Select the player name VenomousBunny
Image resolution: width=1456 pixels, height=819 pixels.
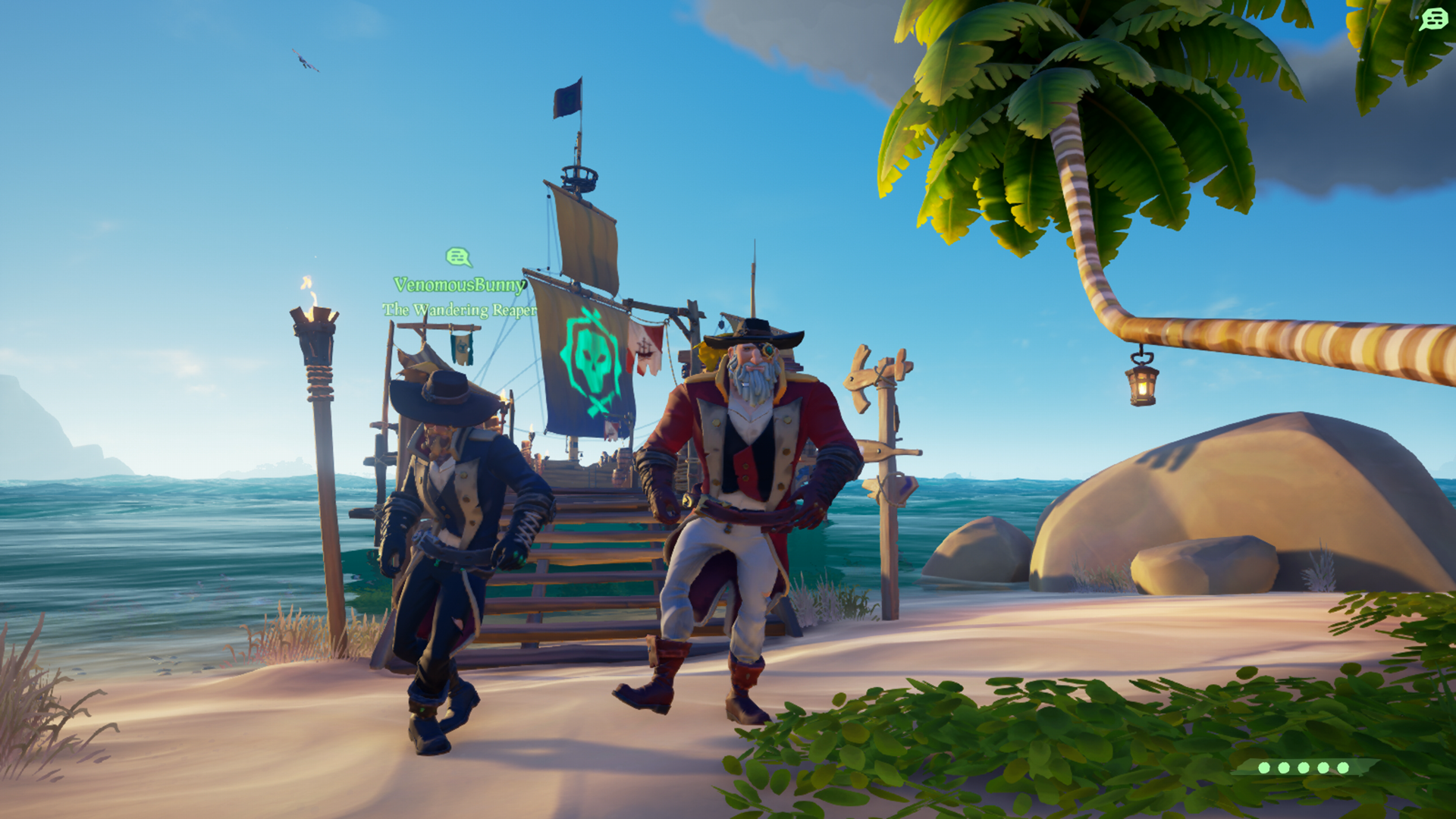[x=460, y=284]
